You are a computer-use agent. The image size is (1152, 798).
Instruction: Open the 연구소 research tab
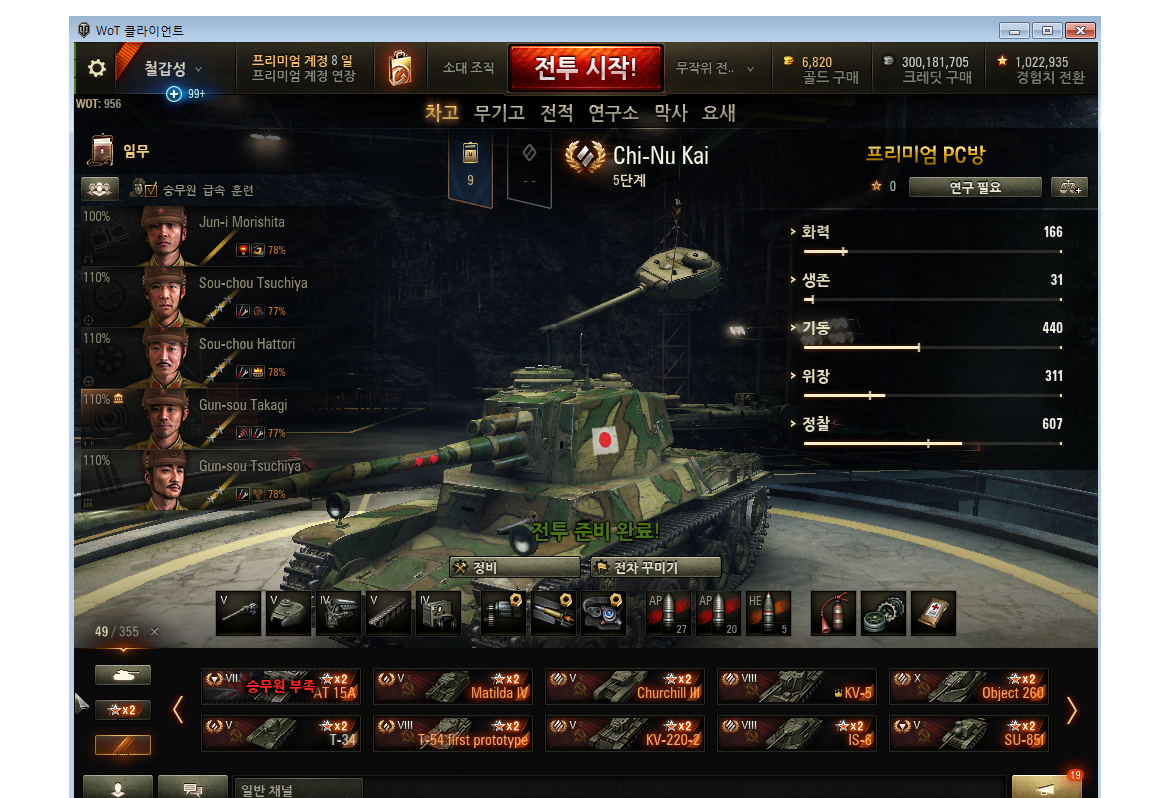[613, 113]
